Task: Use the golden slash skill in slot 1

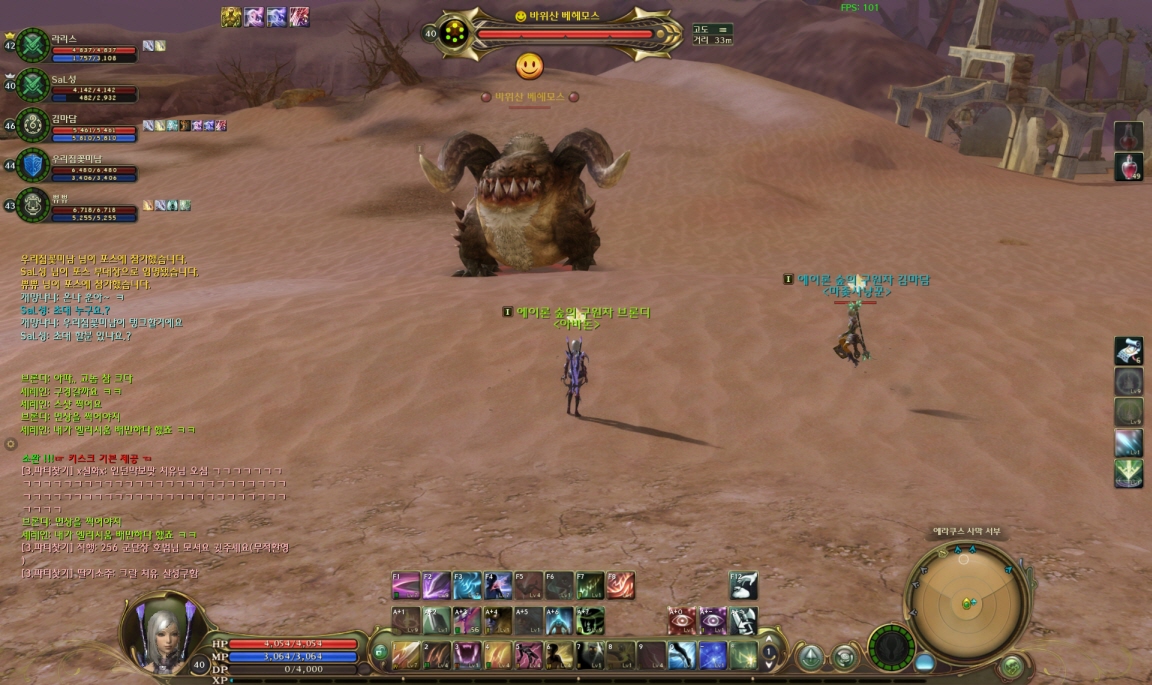Action: (x=406, y=656)
